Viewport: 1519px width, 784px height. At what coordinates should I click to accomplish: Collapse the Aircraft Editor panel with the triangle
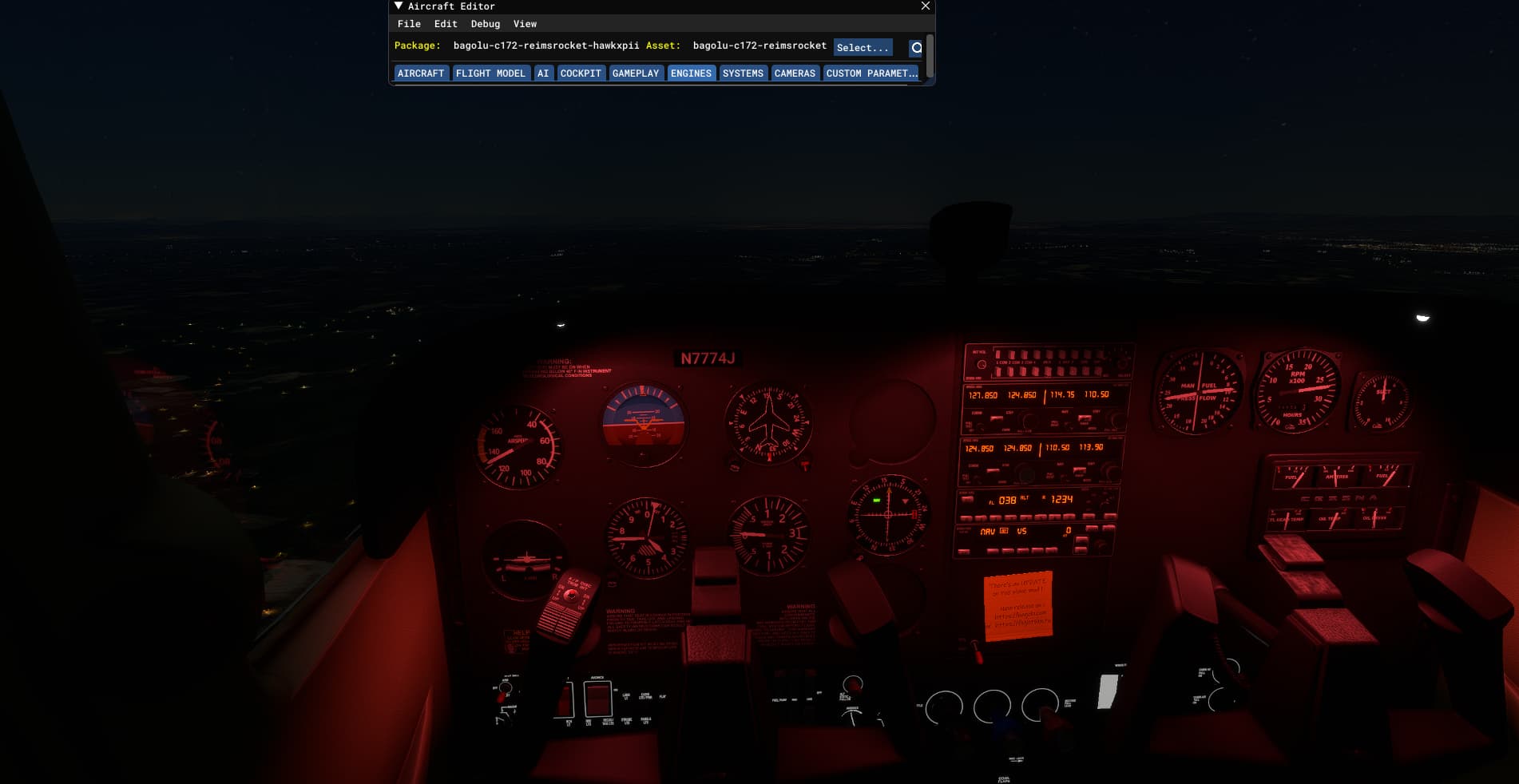click(397, 6)
